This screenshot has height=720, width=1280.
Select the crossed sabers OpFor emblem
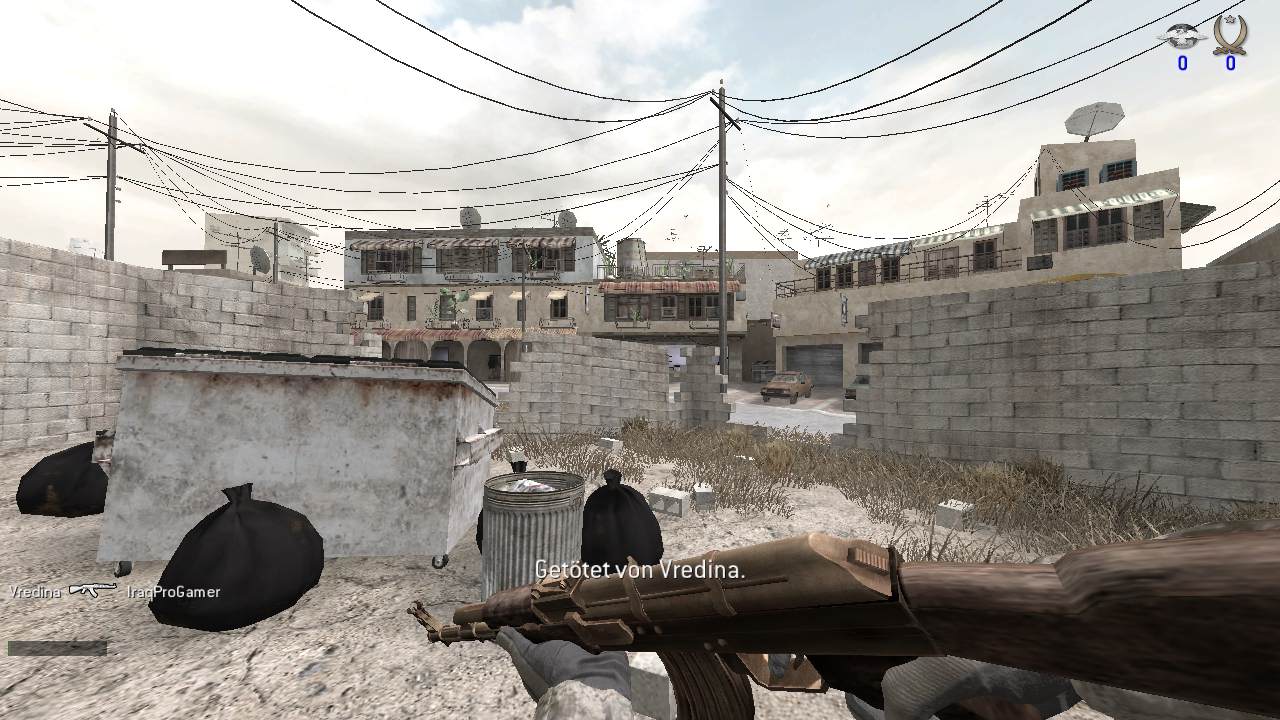tap(1229, 34)
